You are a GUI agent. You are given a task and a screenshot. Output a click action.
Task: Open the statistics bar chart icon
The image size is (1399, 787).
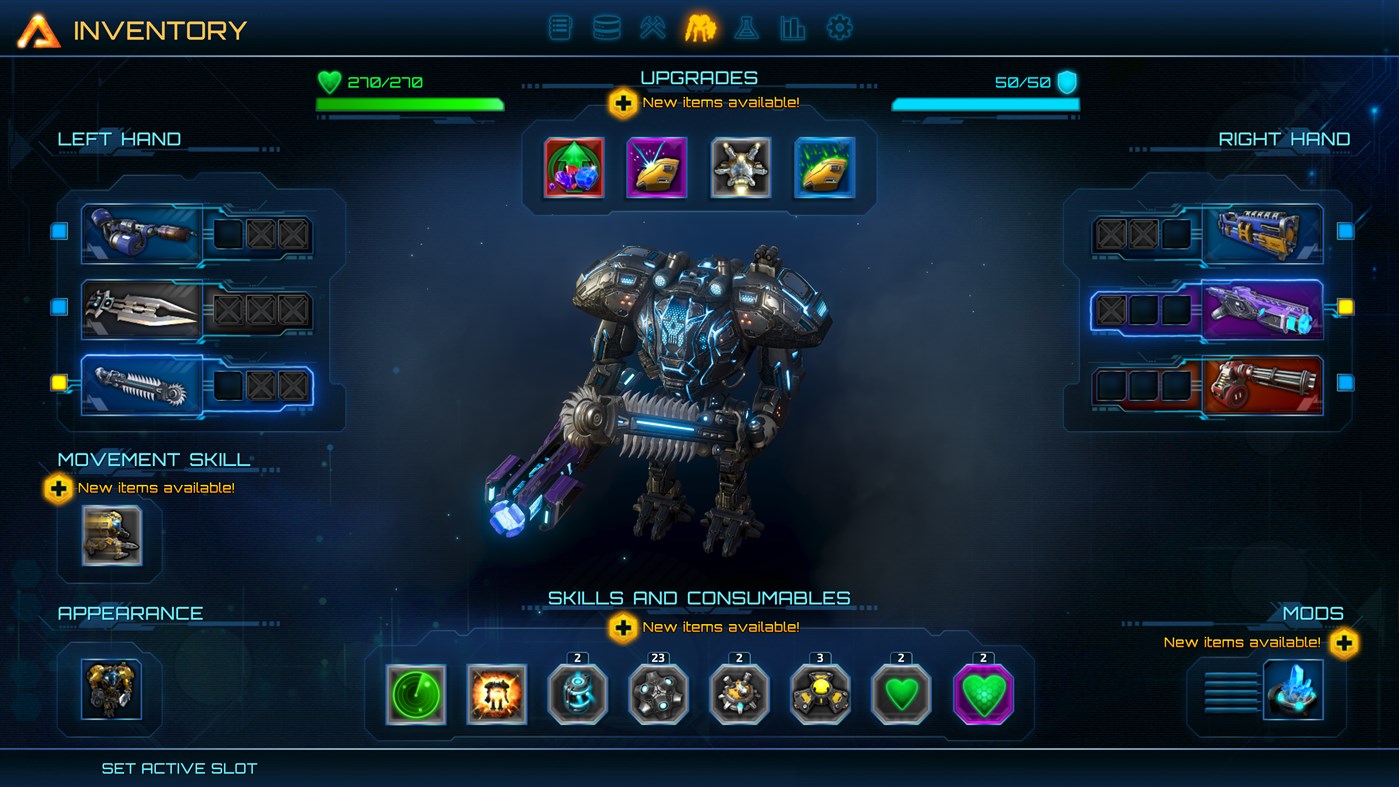(x=792, y=27)
